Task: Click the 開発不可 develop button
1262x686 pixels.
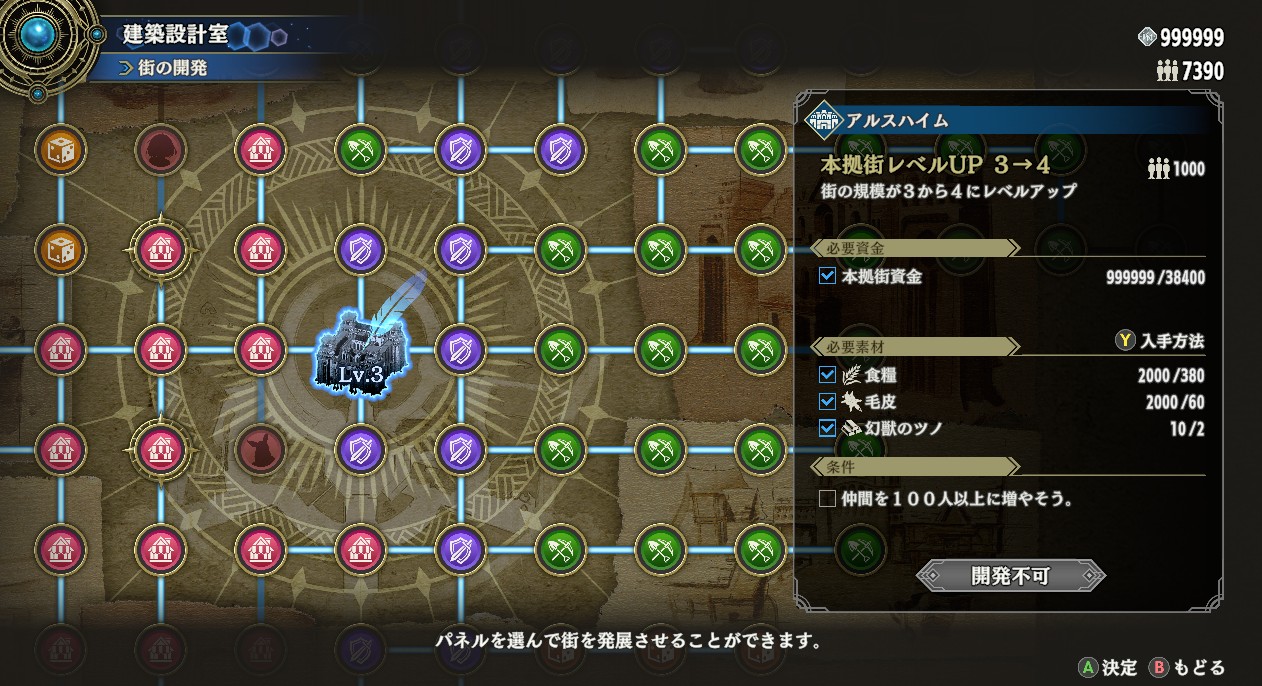Action: click(1010, 575)
